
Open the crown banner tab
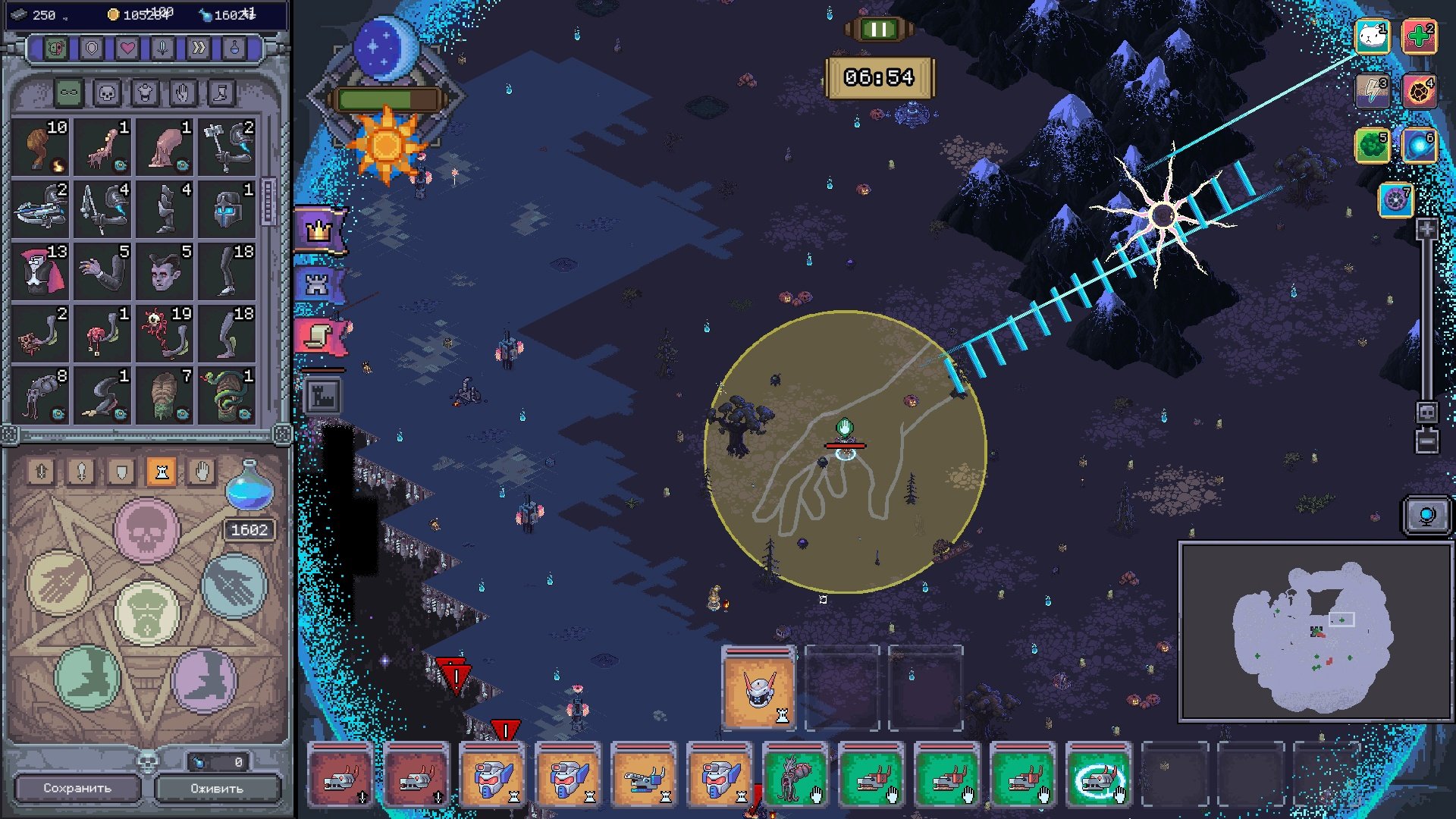click(319, 230)
